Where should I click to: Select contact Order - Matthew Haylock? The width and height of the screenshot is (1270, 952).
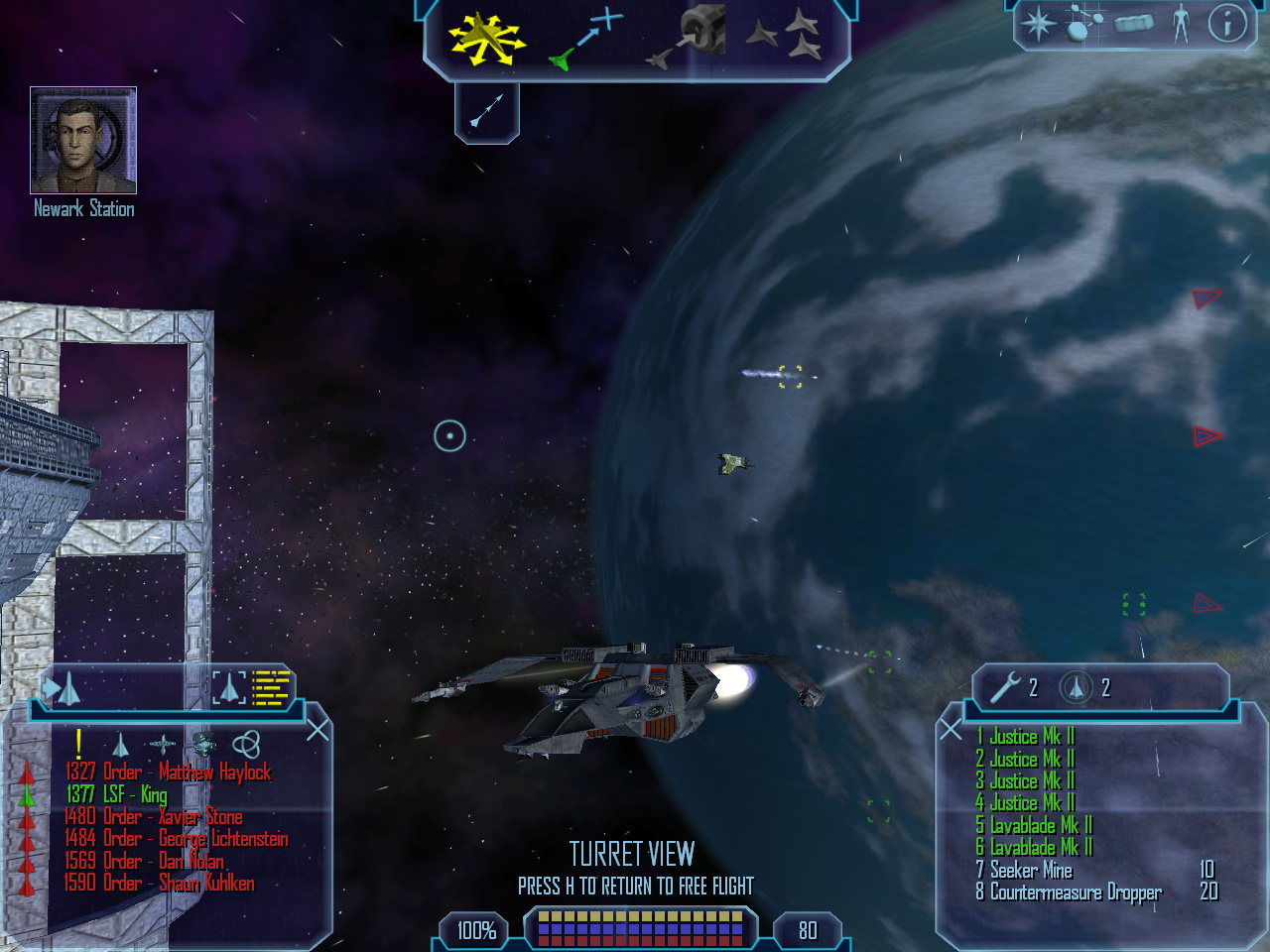167,773
